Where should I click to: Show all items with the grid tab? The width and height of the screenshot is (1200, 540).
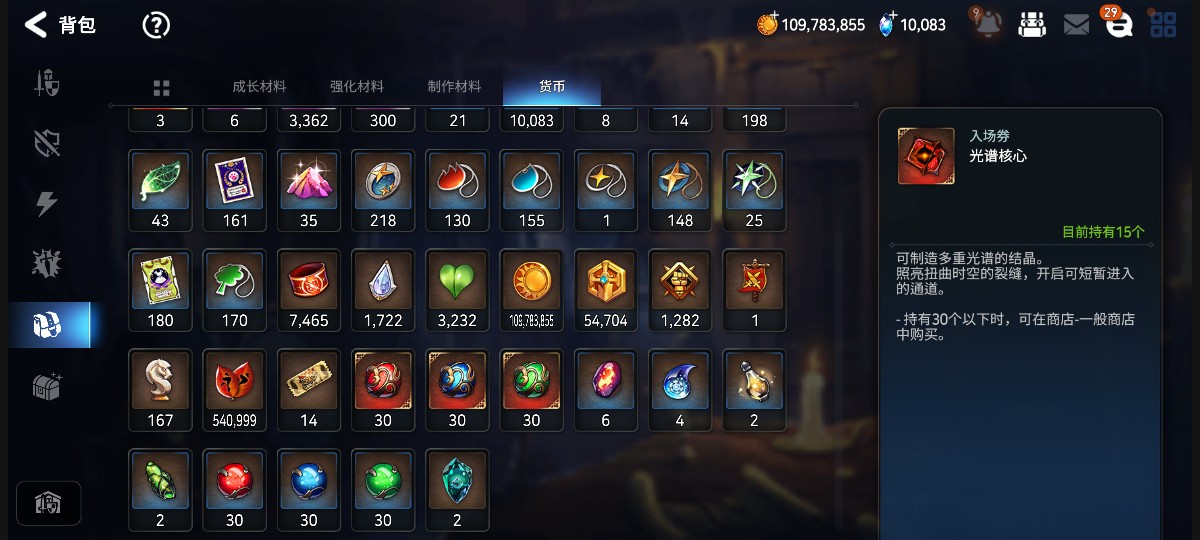(x=161, y=88)
